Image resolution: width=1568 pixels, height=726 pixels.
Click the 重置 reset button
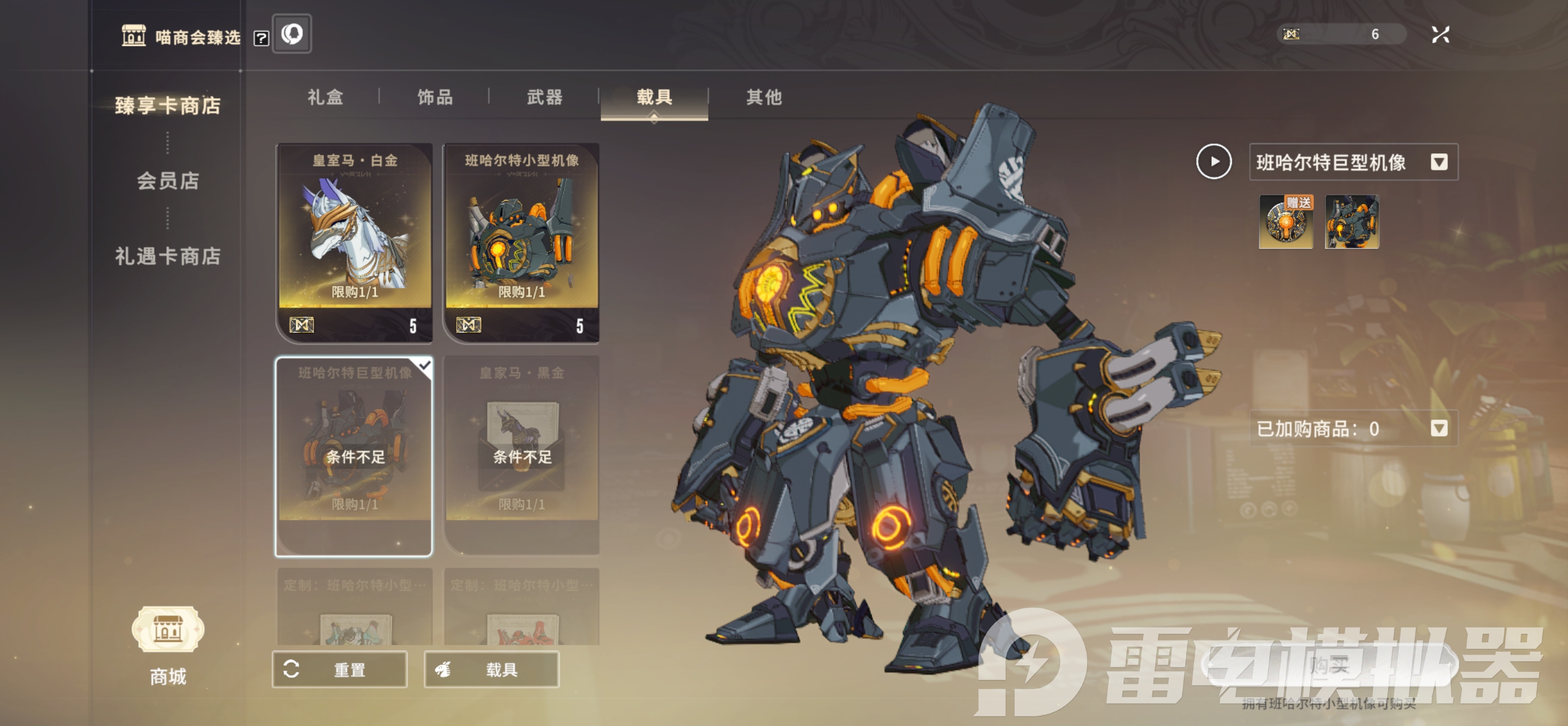pyautogui.click(x=339, y=670)
